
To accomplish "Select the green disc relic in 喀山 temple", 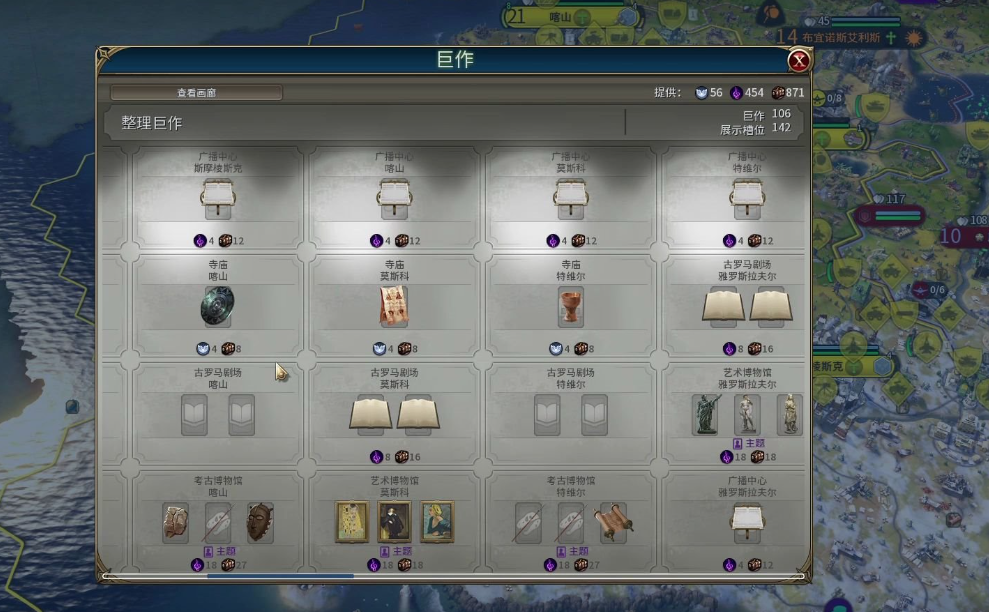I will 217,306.
